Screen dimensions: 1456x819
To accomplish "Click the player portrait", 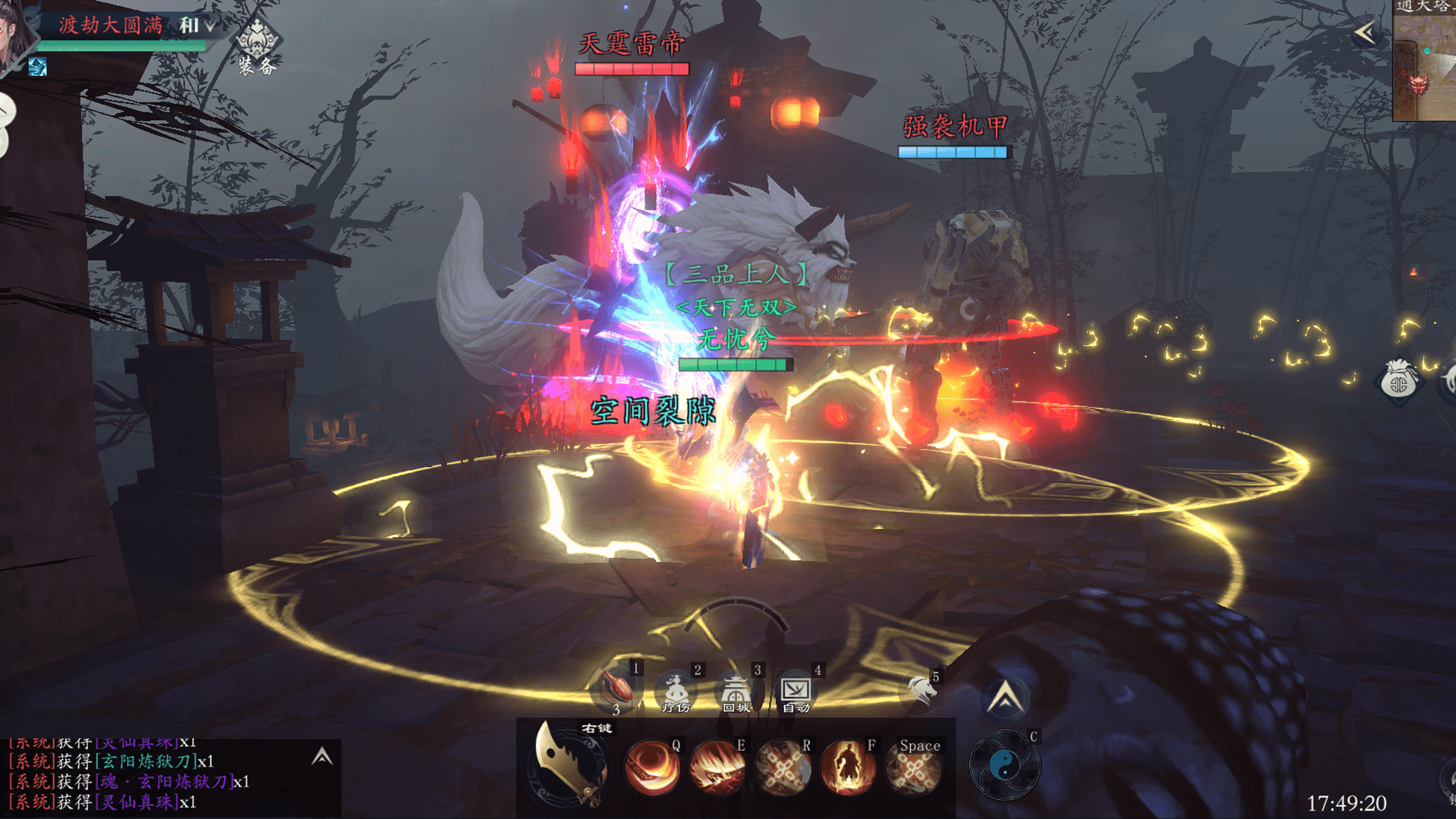I will pyautogui.click(x=15, y=34).
